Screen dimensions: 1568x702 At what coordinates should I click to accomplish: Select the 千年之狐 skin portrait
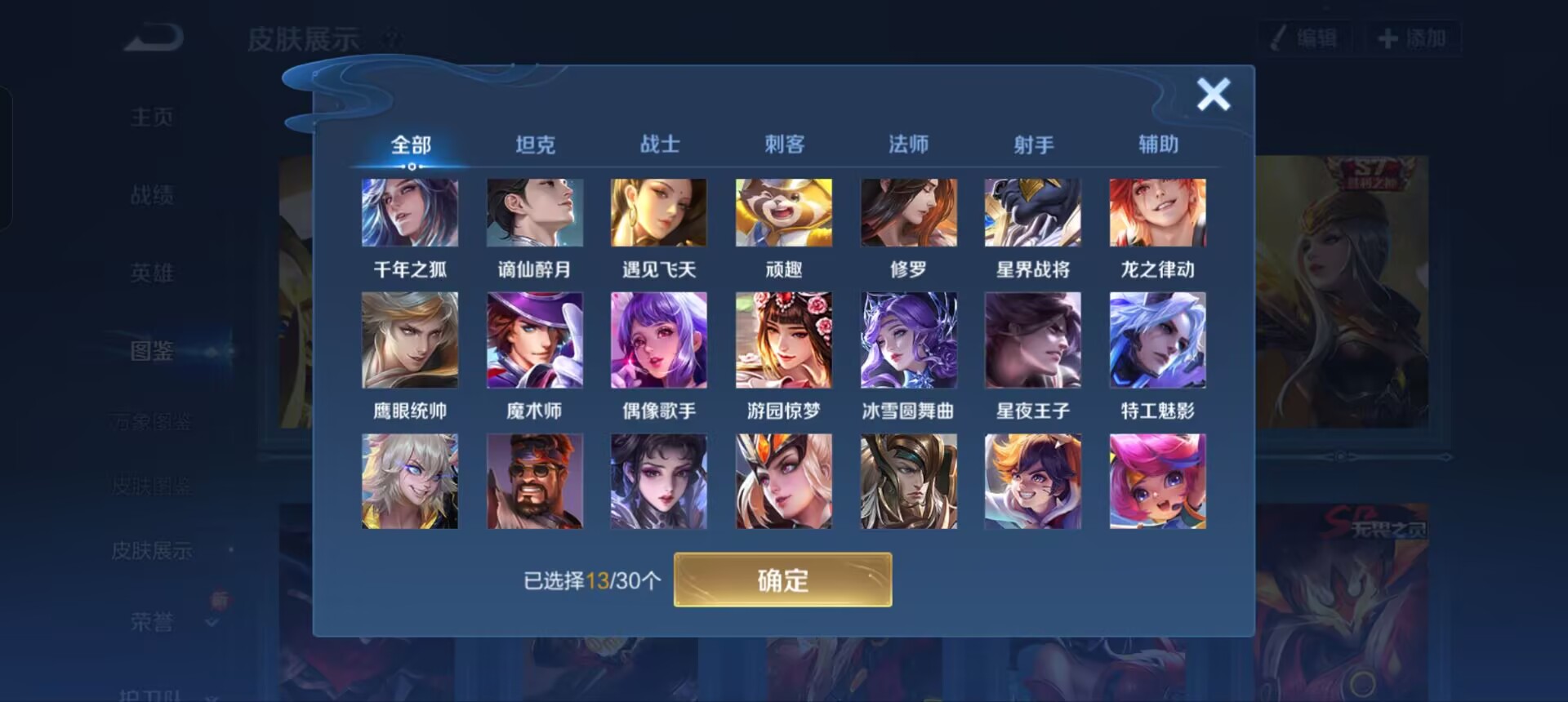[x=410, y=212]
